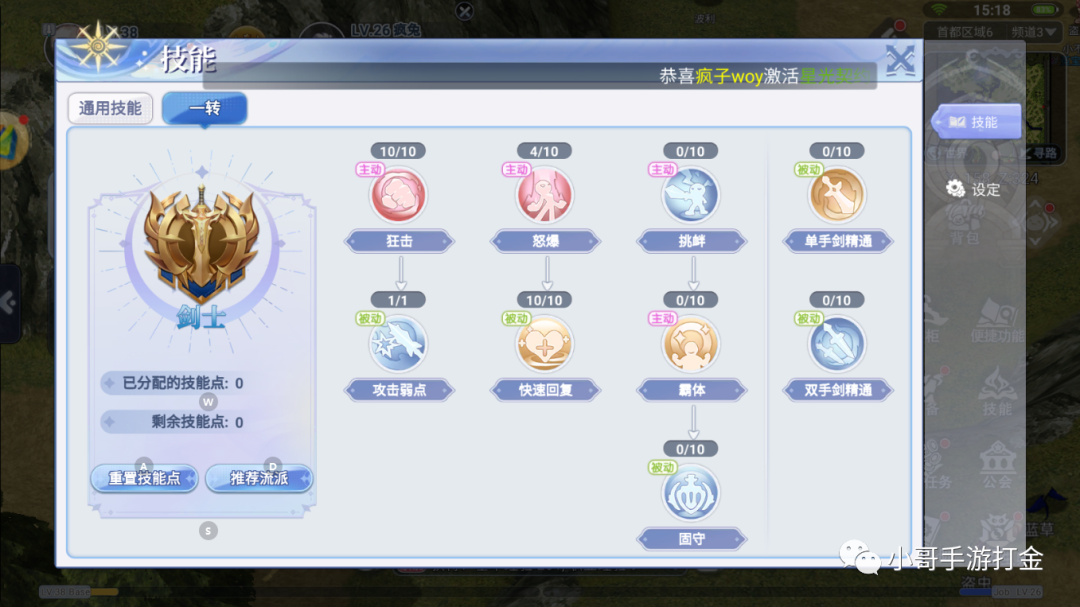Pick the 单手剑精通 passive skill
The width and height of the screenshot is (1080, 607).
click(x=837, y=194)
